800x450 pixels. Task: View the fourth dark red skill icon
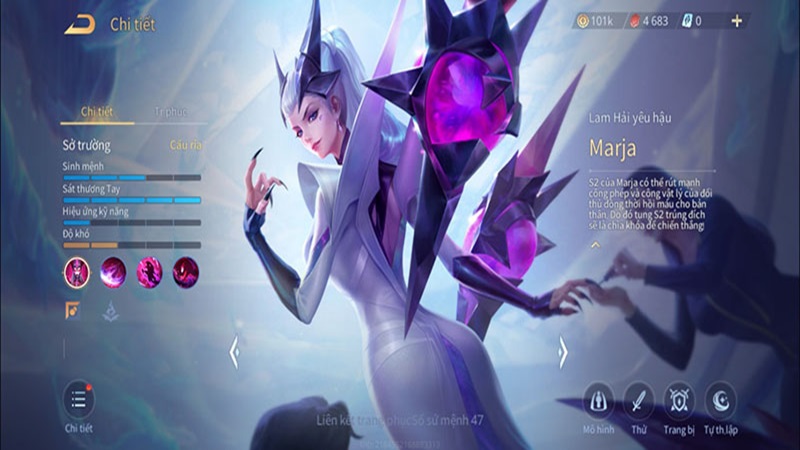(185, 270)
